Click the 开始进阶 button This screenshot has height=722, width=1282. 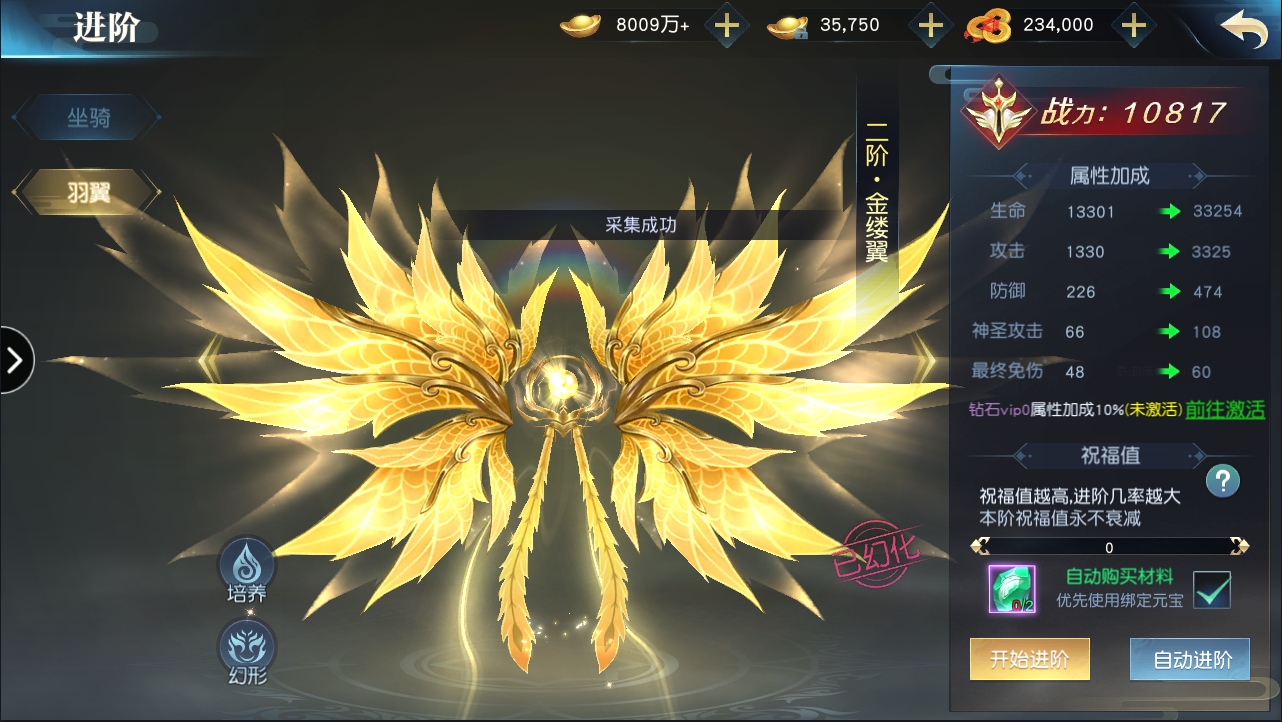(1029, 660)
